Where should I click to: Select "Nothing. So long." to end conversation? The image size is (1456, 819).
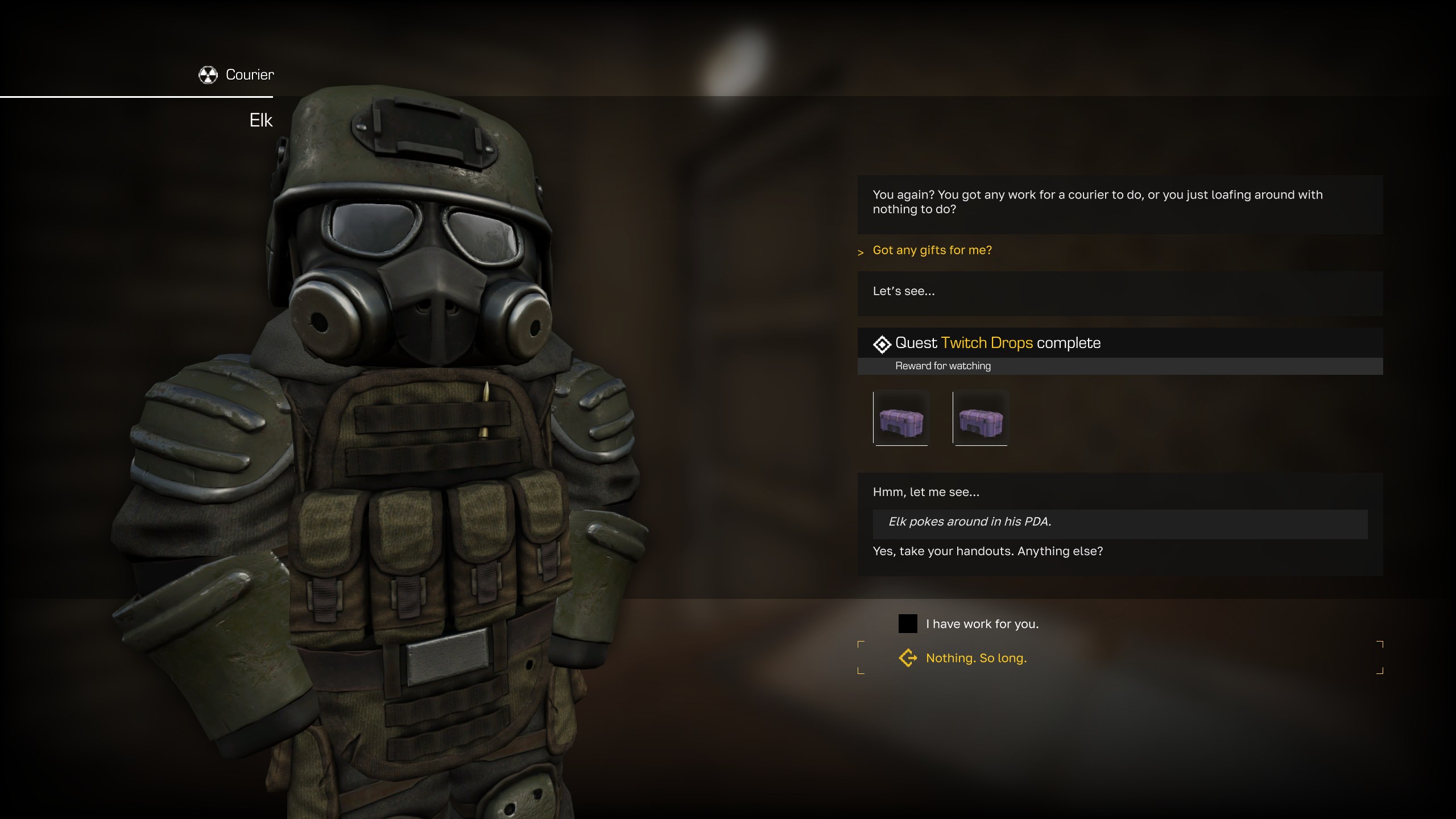[x=976, y=658]
